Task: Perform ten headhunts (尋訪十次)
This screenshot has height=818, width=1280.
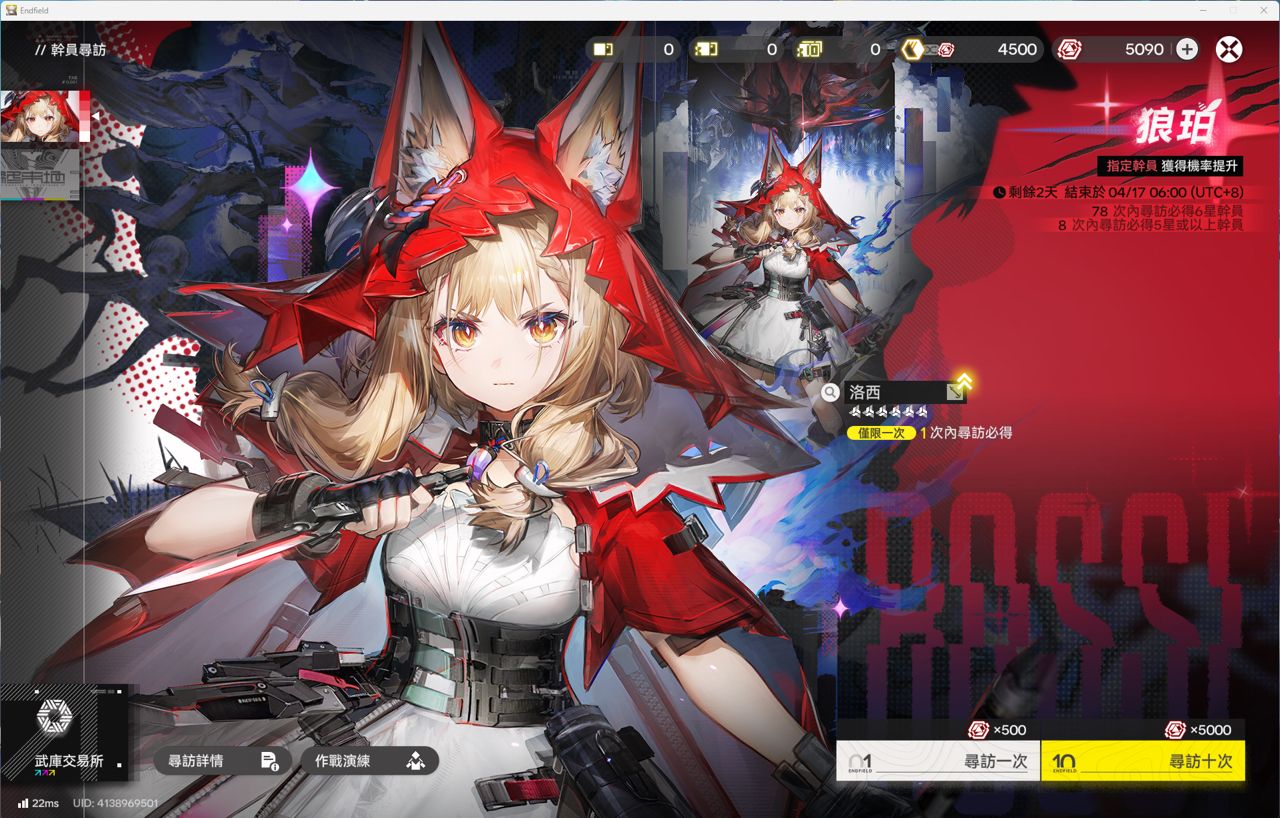Action: point(1143,761)
